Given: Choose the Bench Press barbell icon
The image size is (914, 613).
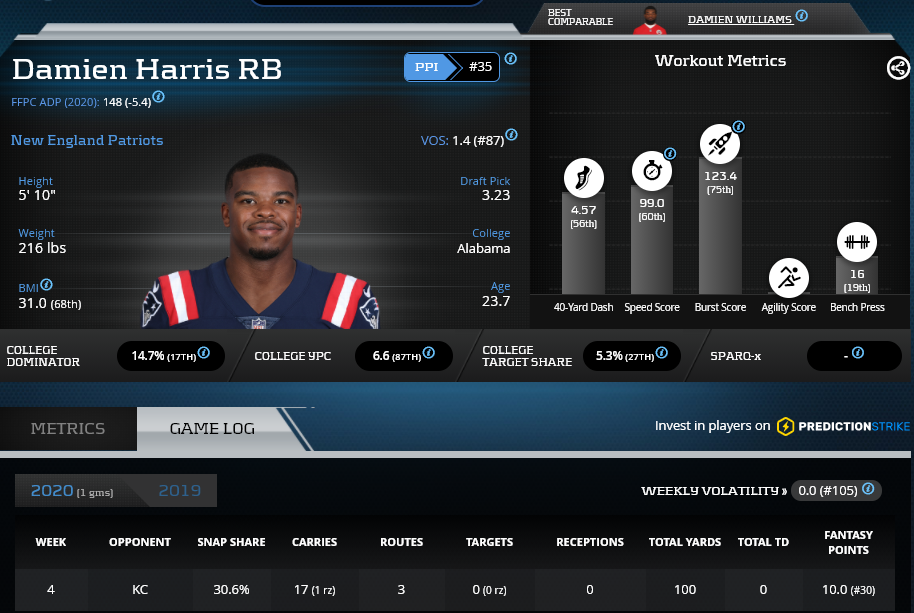Looking at the screenshot, I should (x=856, y=242).
